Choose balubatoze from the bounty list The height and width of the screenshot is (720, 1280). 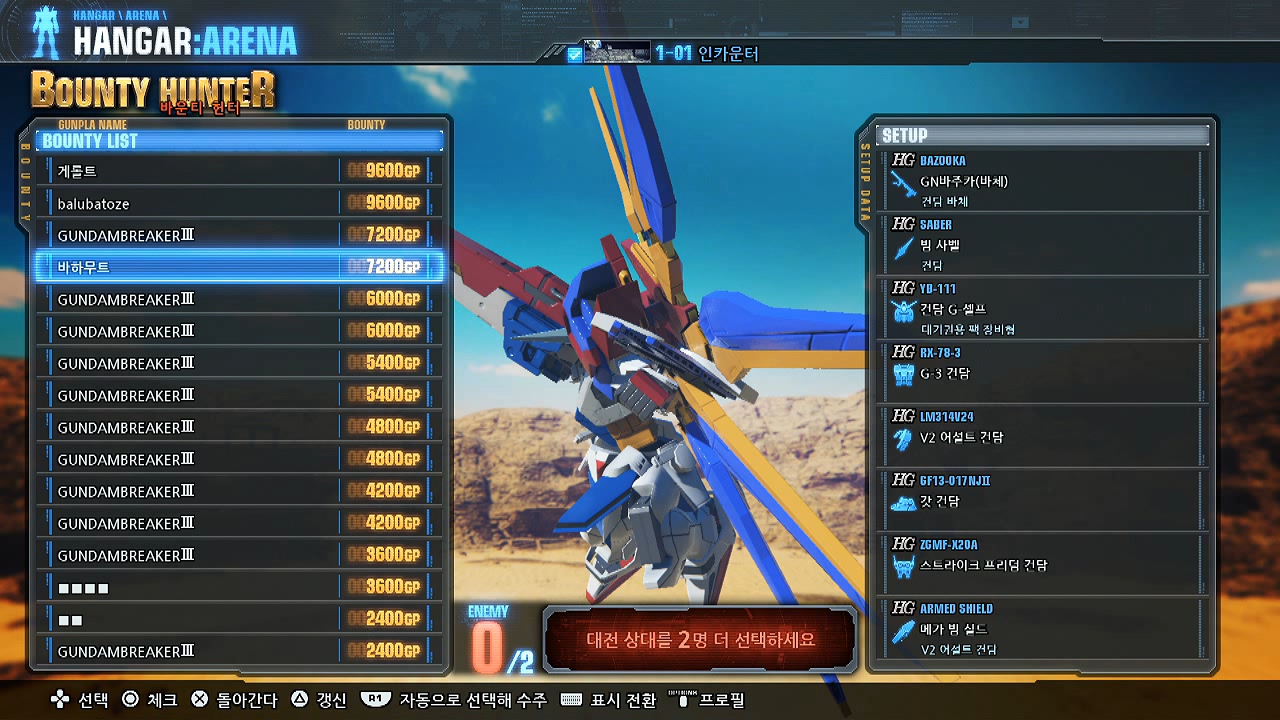point(239,203)
